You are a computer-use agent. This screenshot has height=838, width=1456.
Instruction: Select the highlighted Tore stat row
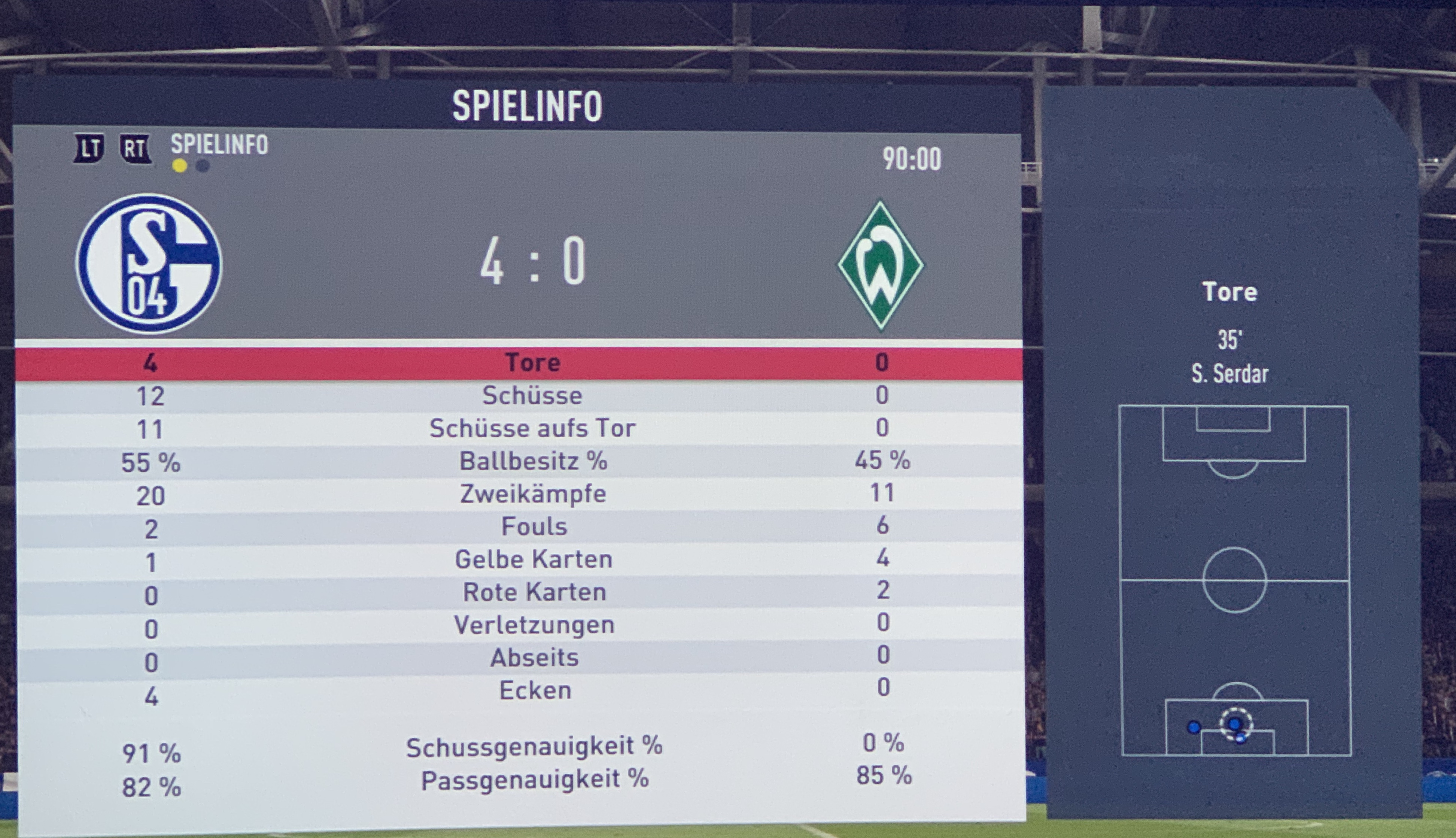point(532,362)
